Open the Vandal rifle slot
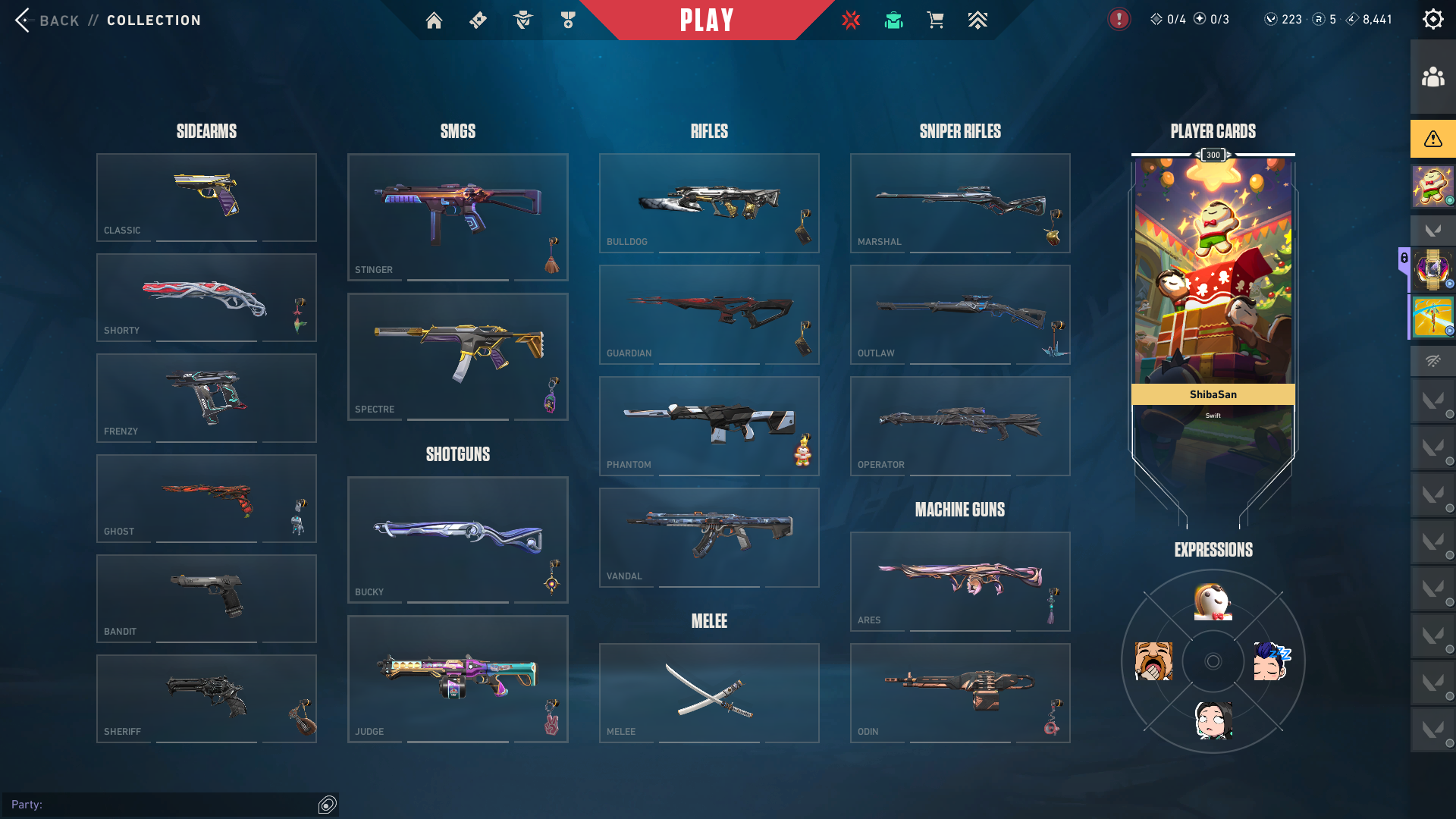The height and width of the screenshot is (819, 1456). 709,537
